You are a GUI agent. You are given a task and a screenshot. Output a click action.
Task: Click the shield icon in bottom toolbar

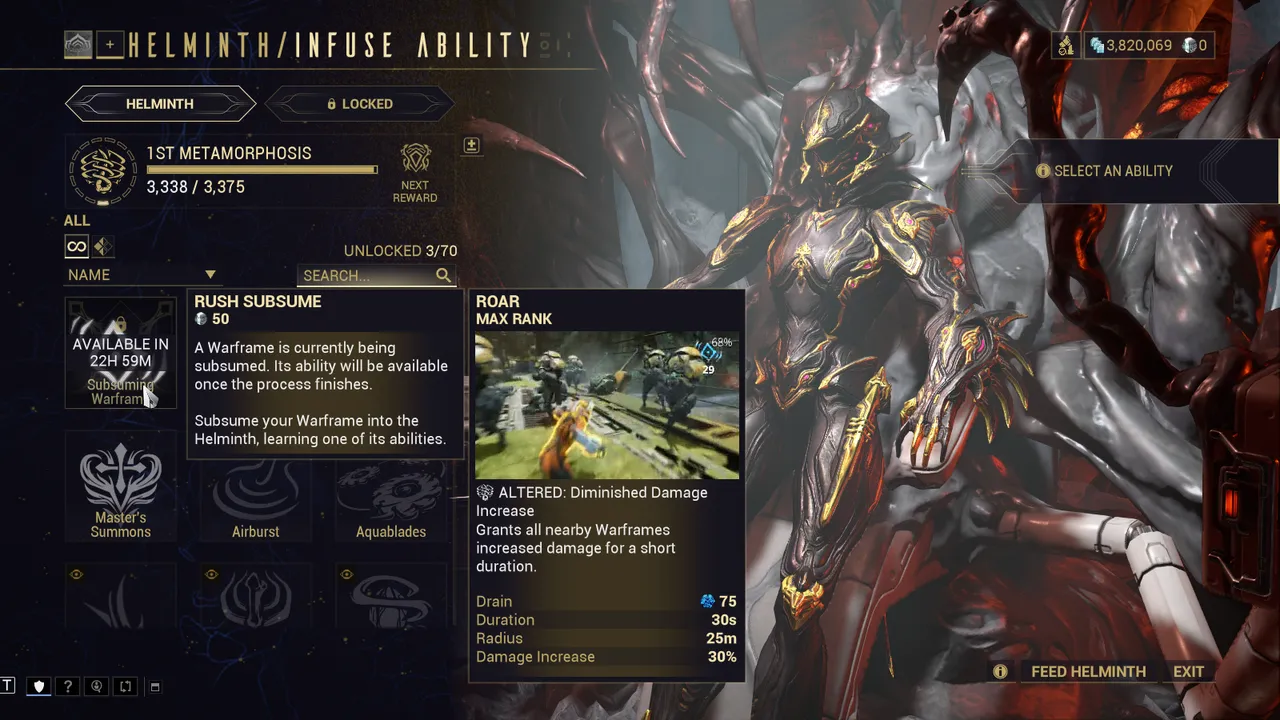pyautogui.click(x=39, y=687)
